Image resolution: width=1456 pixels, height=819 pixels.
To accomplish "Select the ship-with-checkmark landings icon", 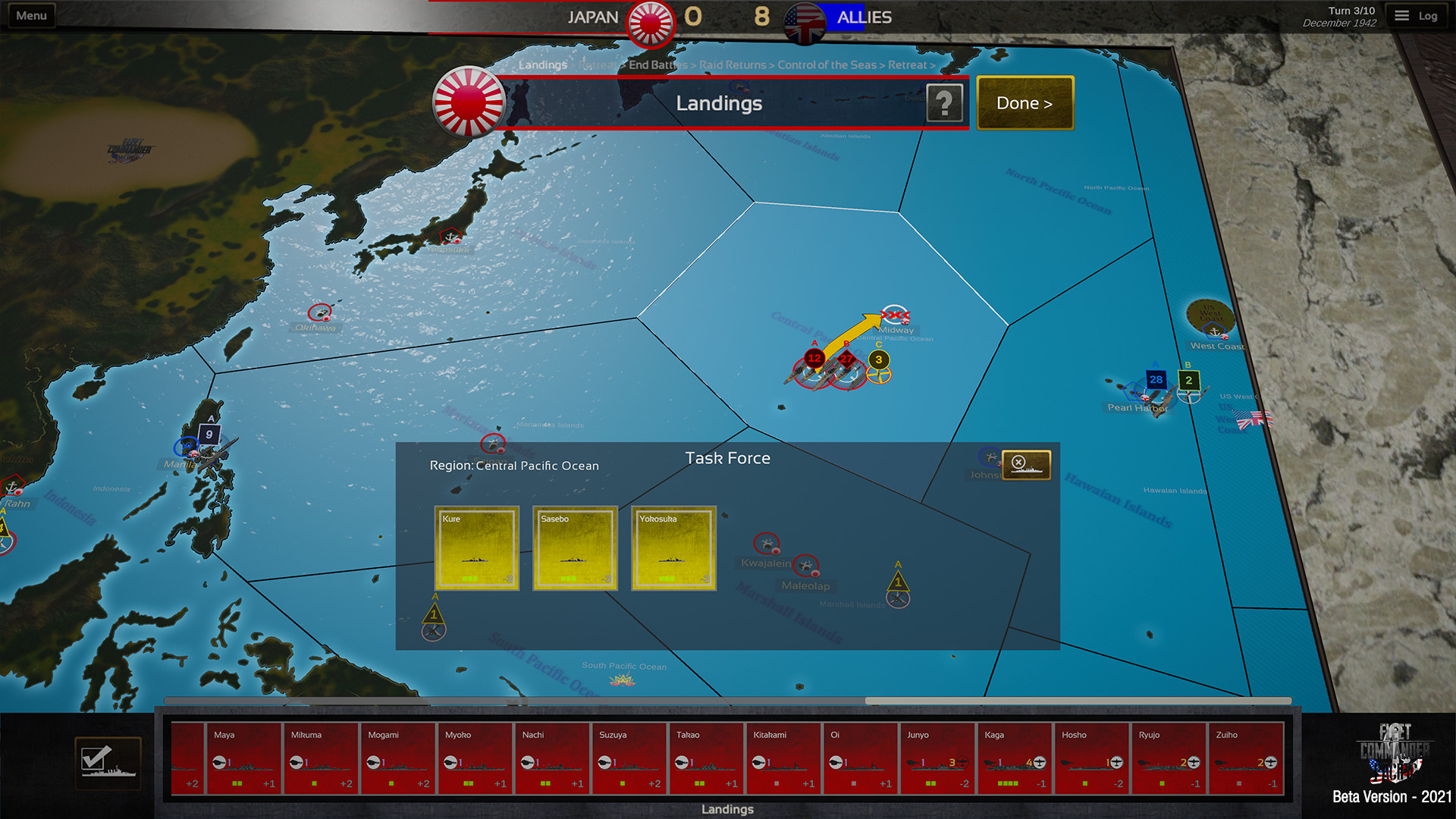I will pyautogui.click(x=108, y=762).
